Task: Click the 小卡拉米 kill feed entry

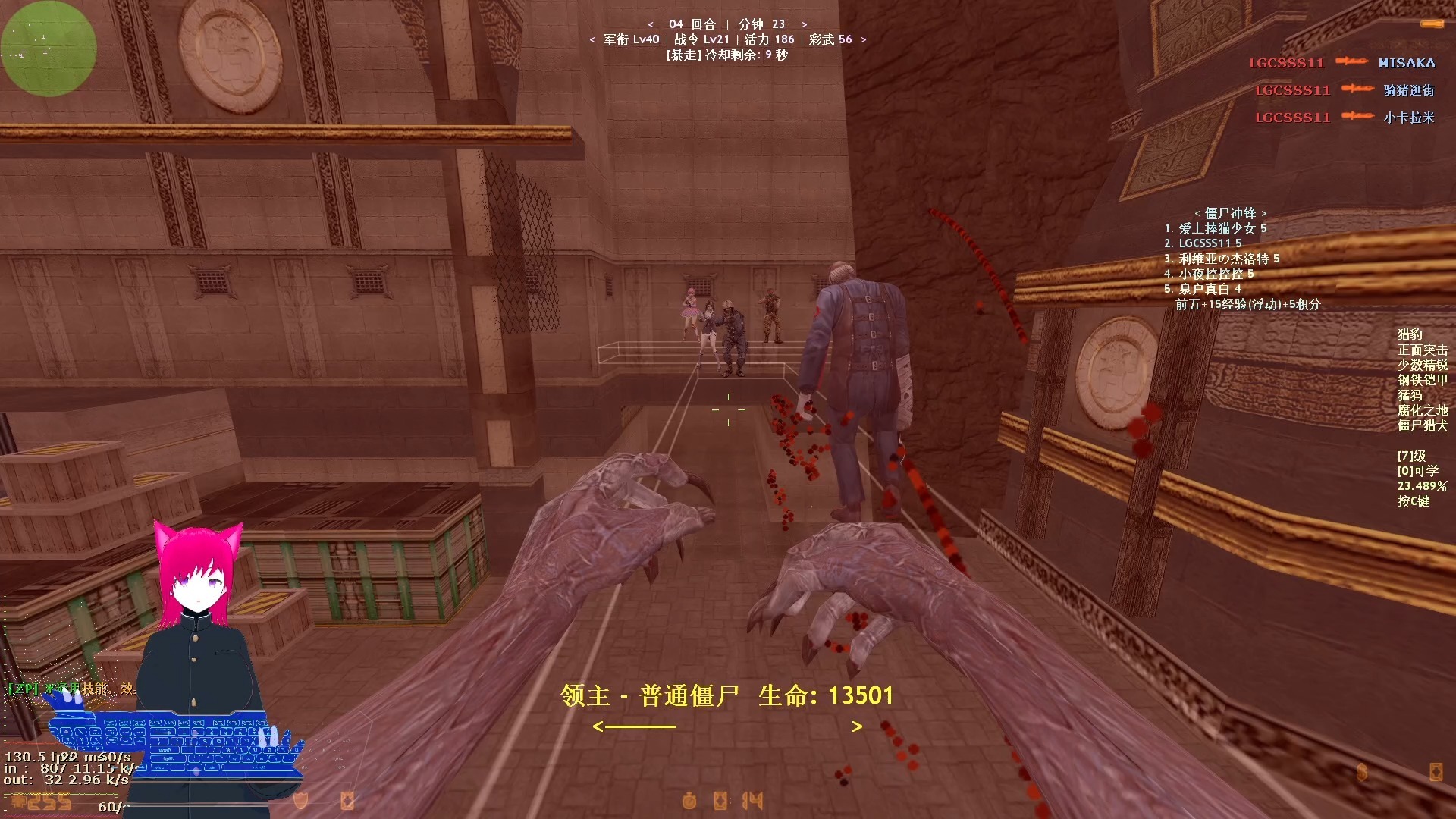Action: 1408,118
